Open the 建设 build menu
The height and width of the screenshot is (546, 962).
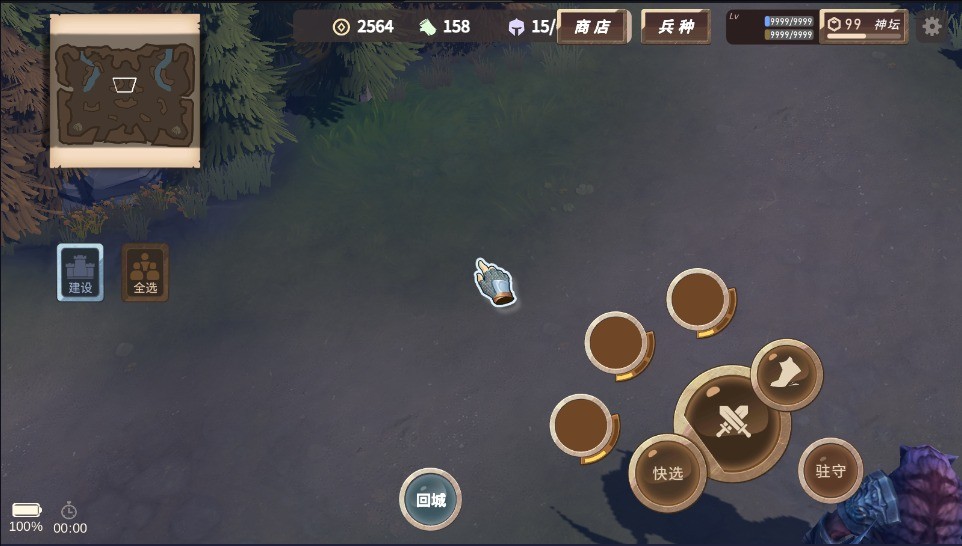(x=80, y=272)
